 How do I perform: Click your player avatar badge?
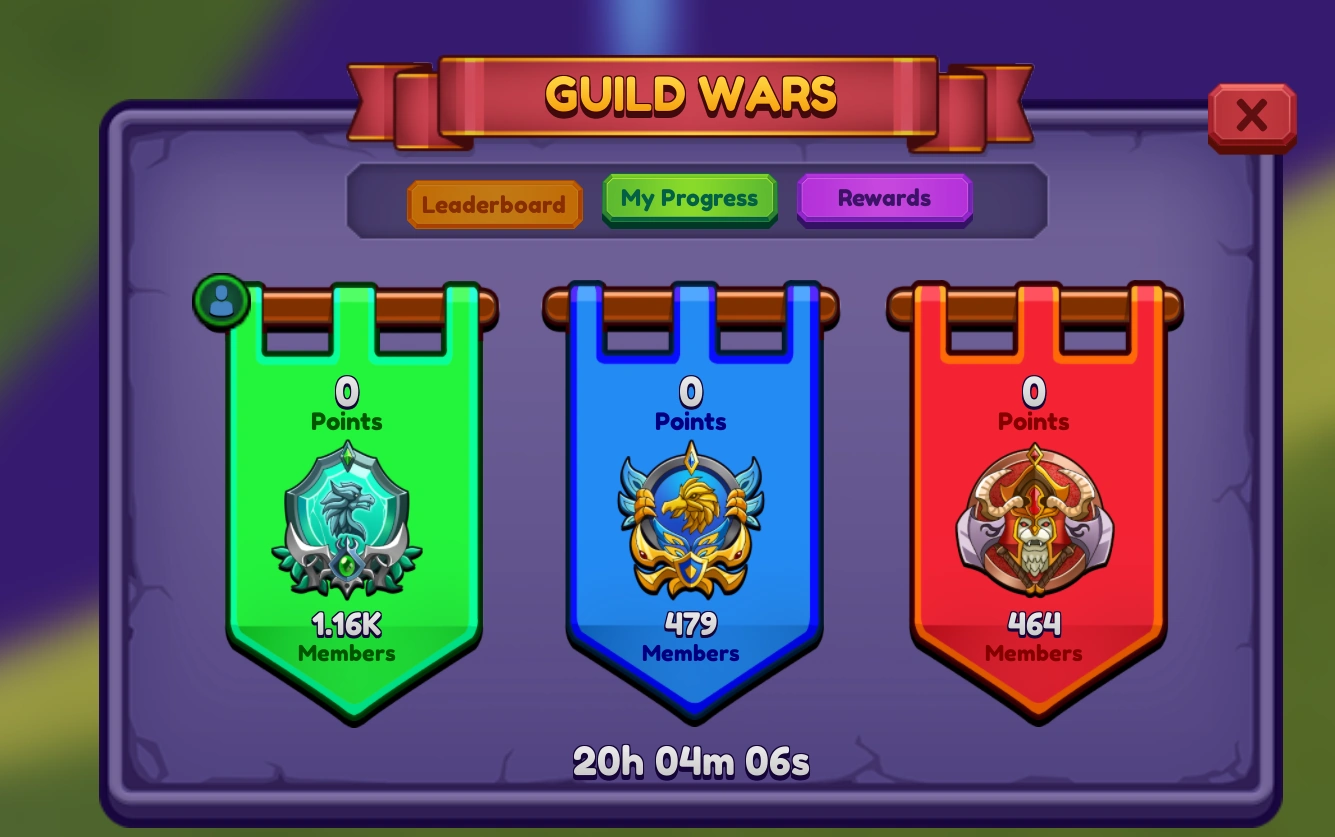(220, 299)
